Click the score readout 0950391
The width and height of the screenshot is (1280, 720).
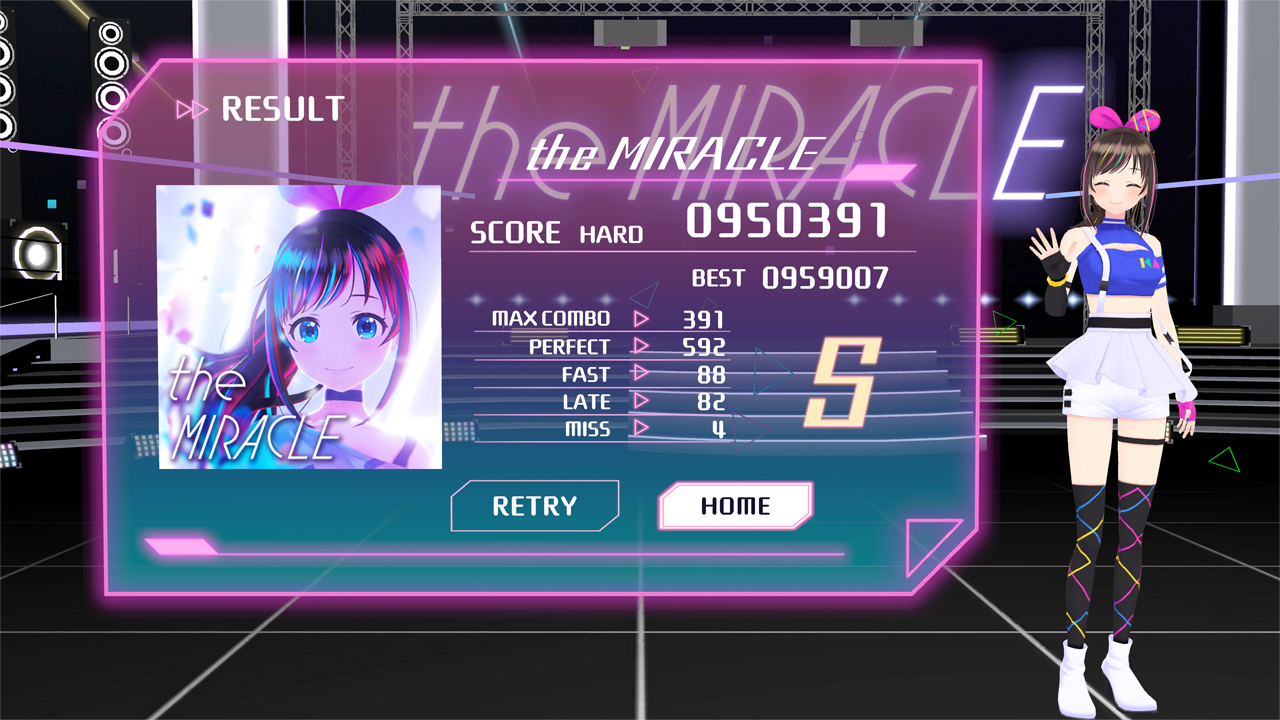tap(785, 222)
